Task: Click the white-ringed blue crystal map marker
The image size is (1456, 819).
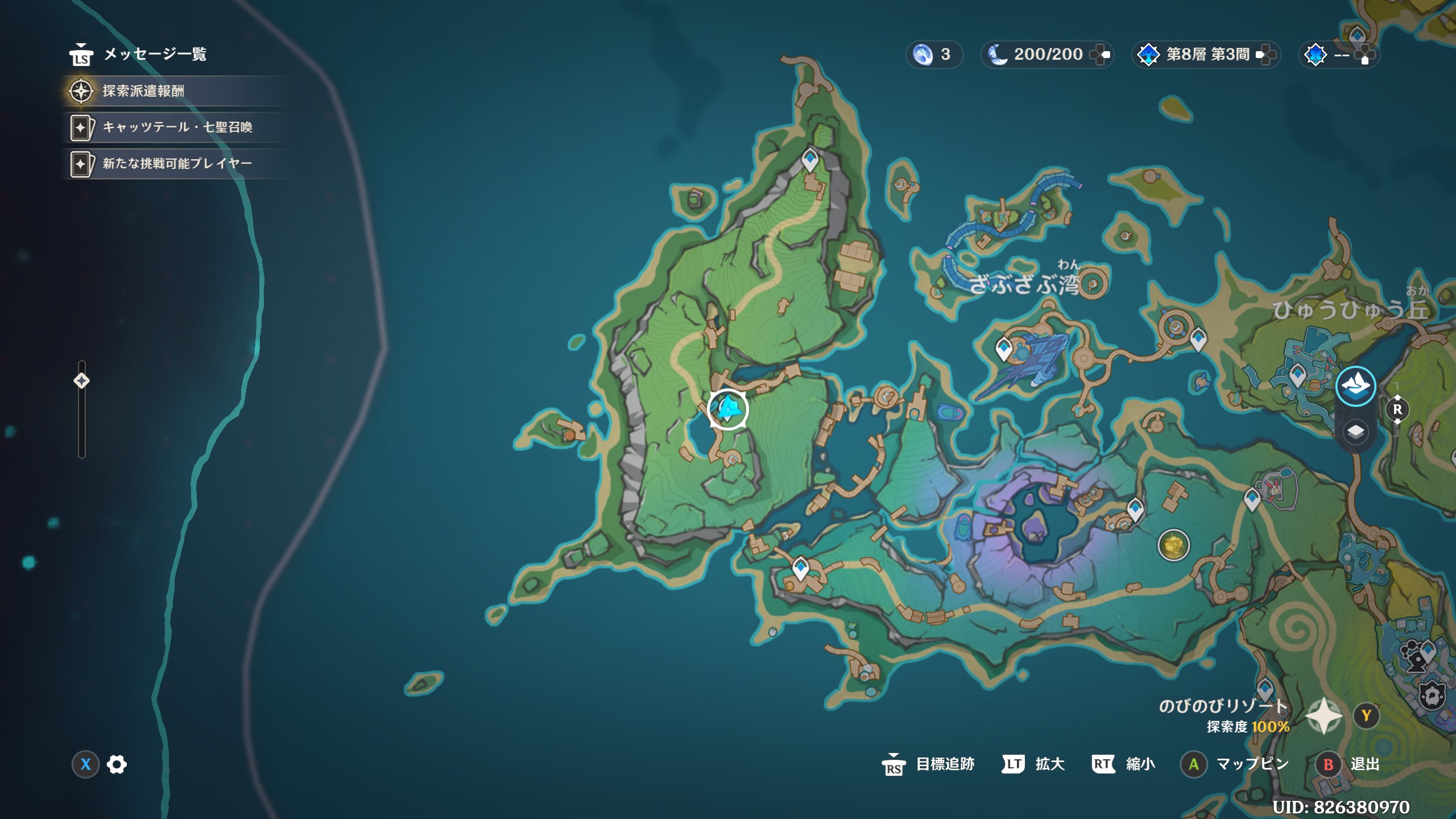Action: tap(727, 409)
